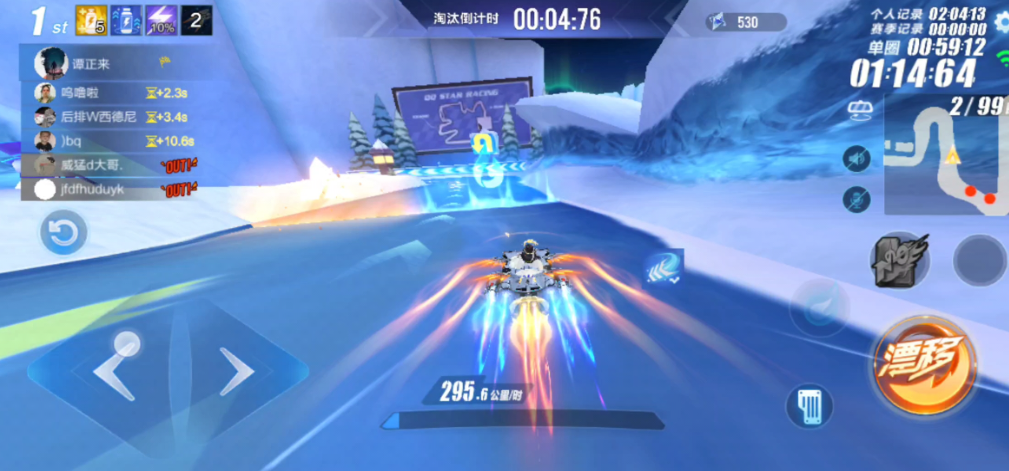Screen dimensions: 1009x471
Task: Steer right with the right arrow
Action: (x=236, y=372)
